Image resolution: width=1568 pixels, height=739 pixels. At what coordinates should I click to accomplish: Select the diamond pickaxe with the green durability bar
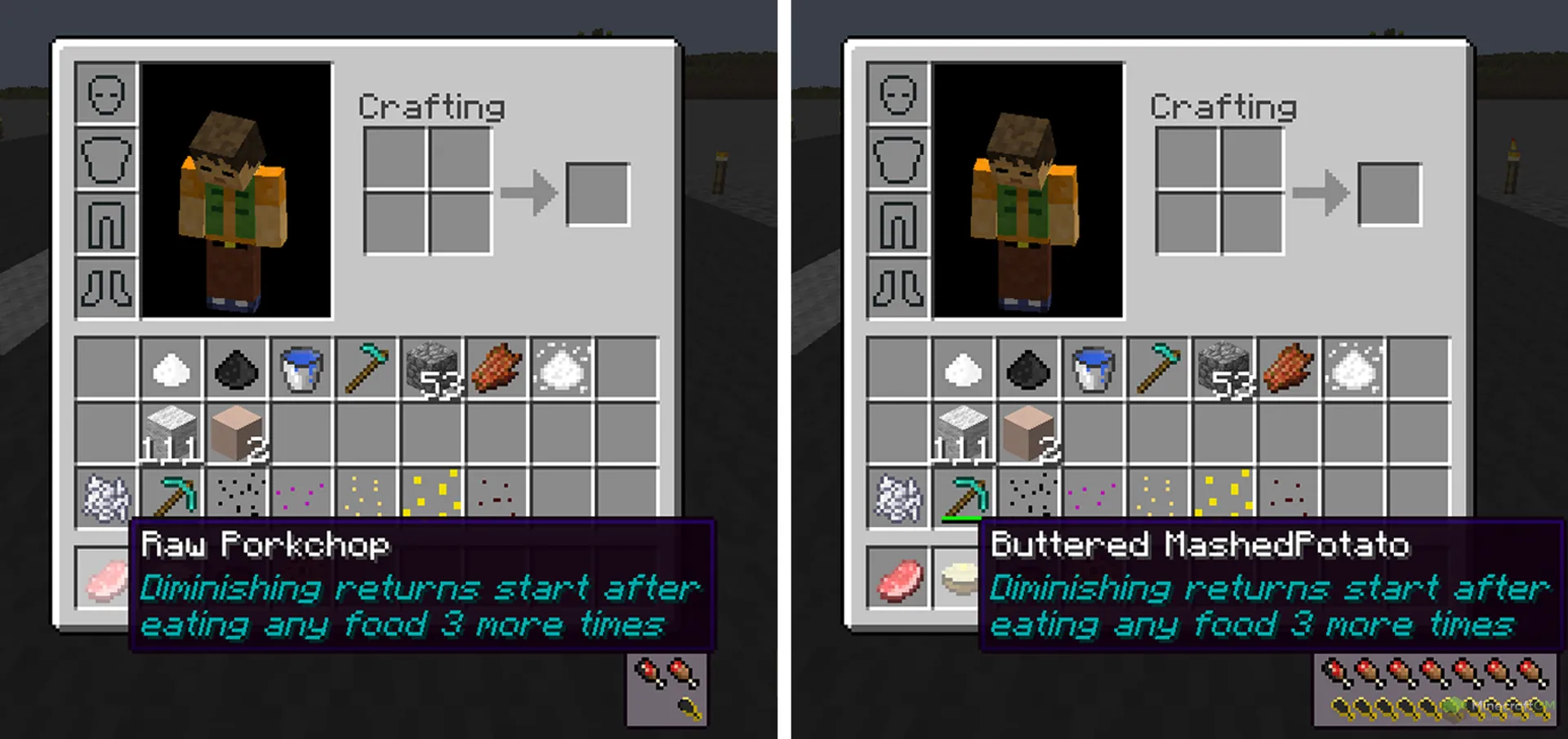tap(964, 496)
